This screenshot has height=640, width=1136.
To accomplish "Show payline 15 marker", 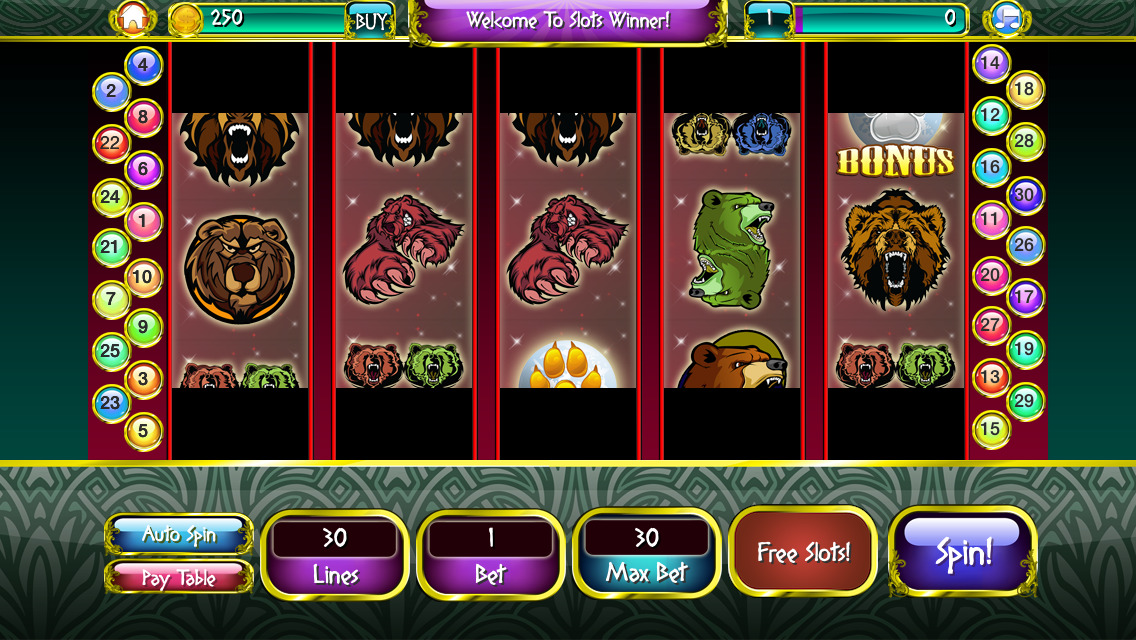I will tap(990, 429).
